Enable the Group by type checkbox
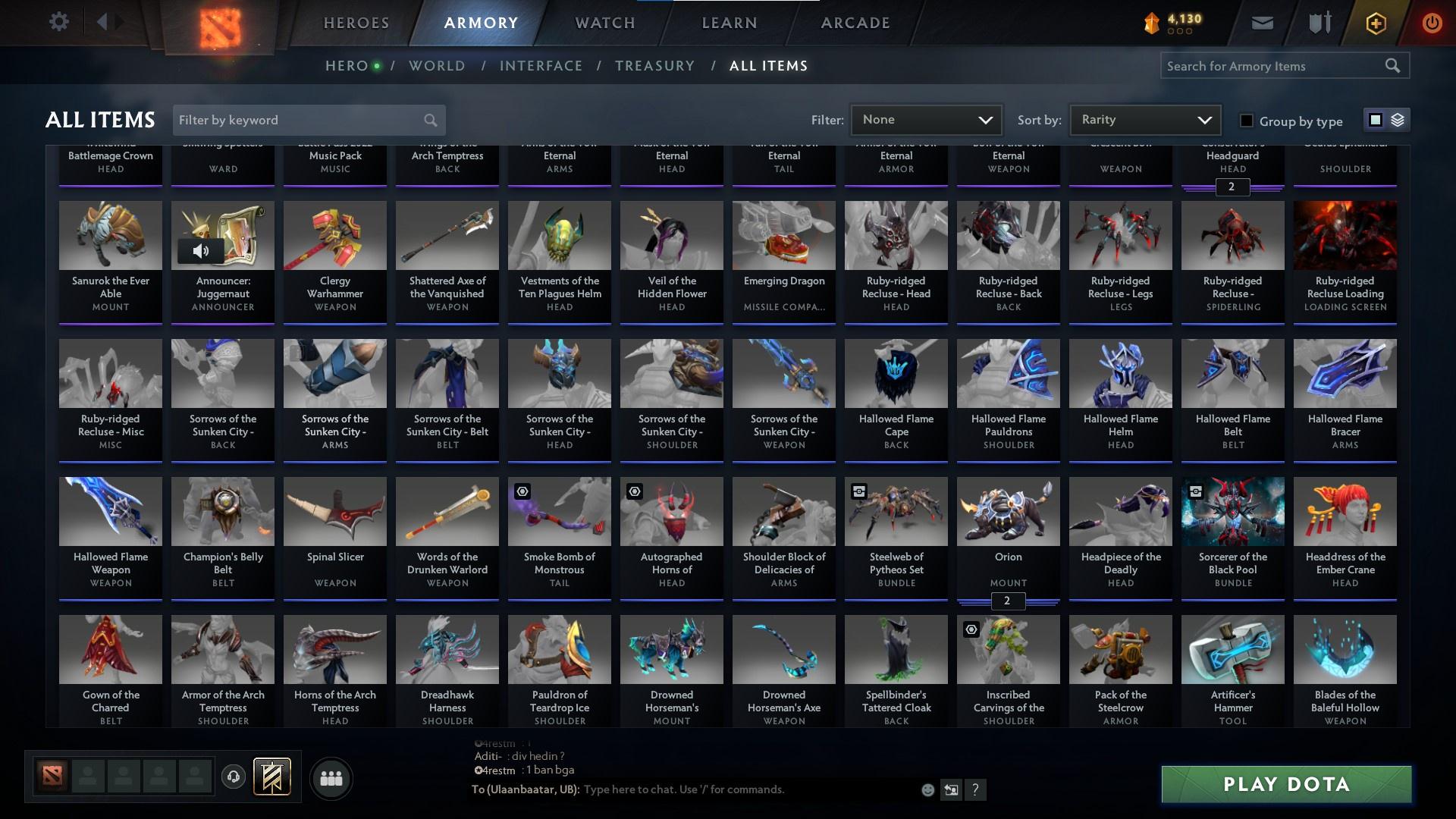 coord(1246,121)
